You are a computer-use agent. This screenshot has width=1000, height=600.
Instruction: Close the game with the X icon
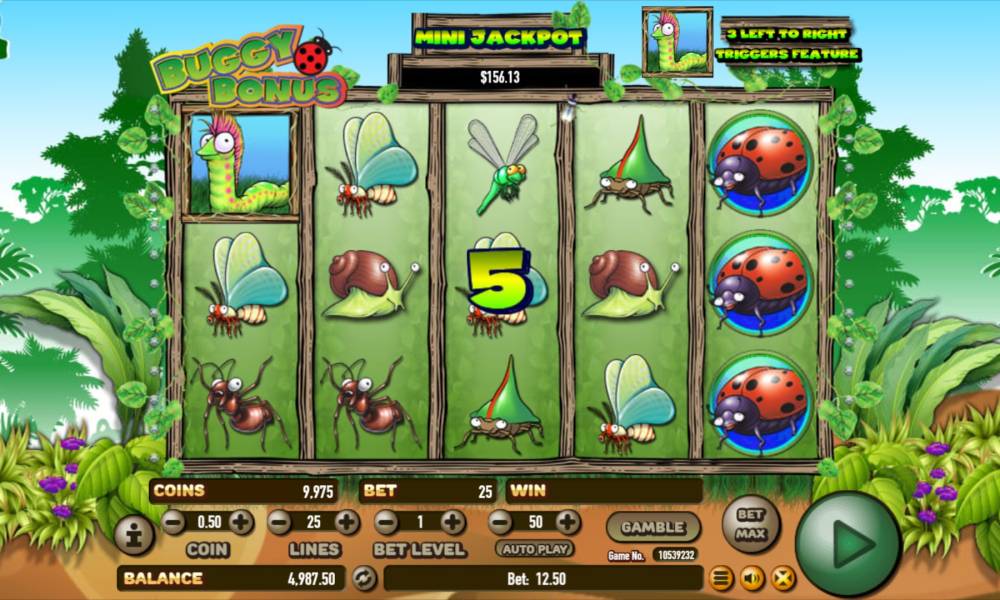point(782,578)
